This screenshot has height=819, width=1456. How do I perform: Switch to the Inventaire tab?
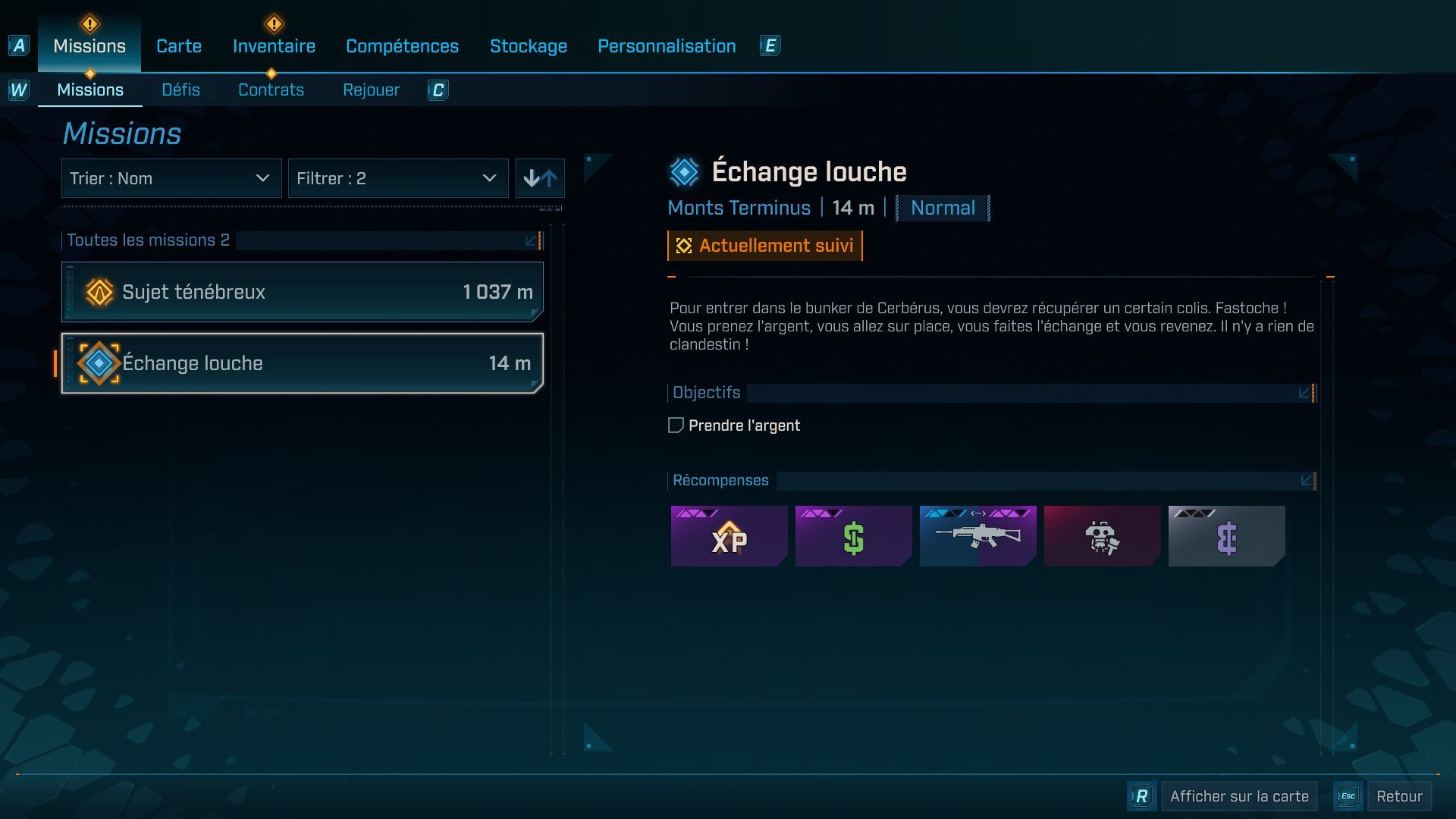coord(274,45)
